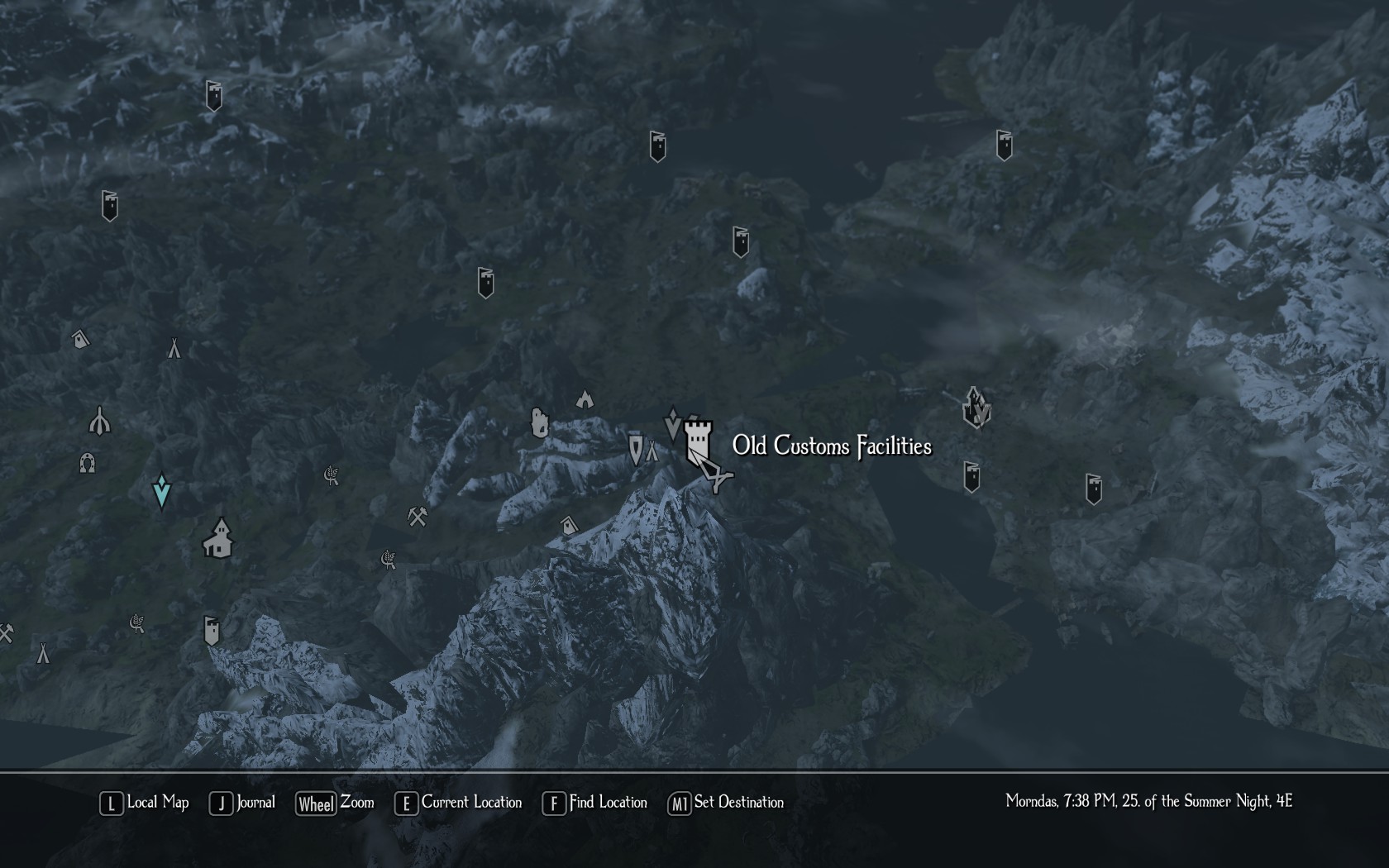The height and width of the screenshot is (868, 1389).
Task: Select the Old Customs Facilities tower marker
Action: point(699,438)
